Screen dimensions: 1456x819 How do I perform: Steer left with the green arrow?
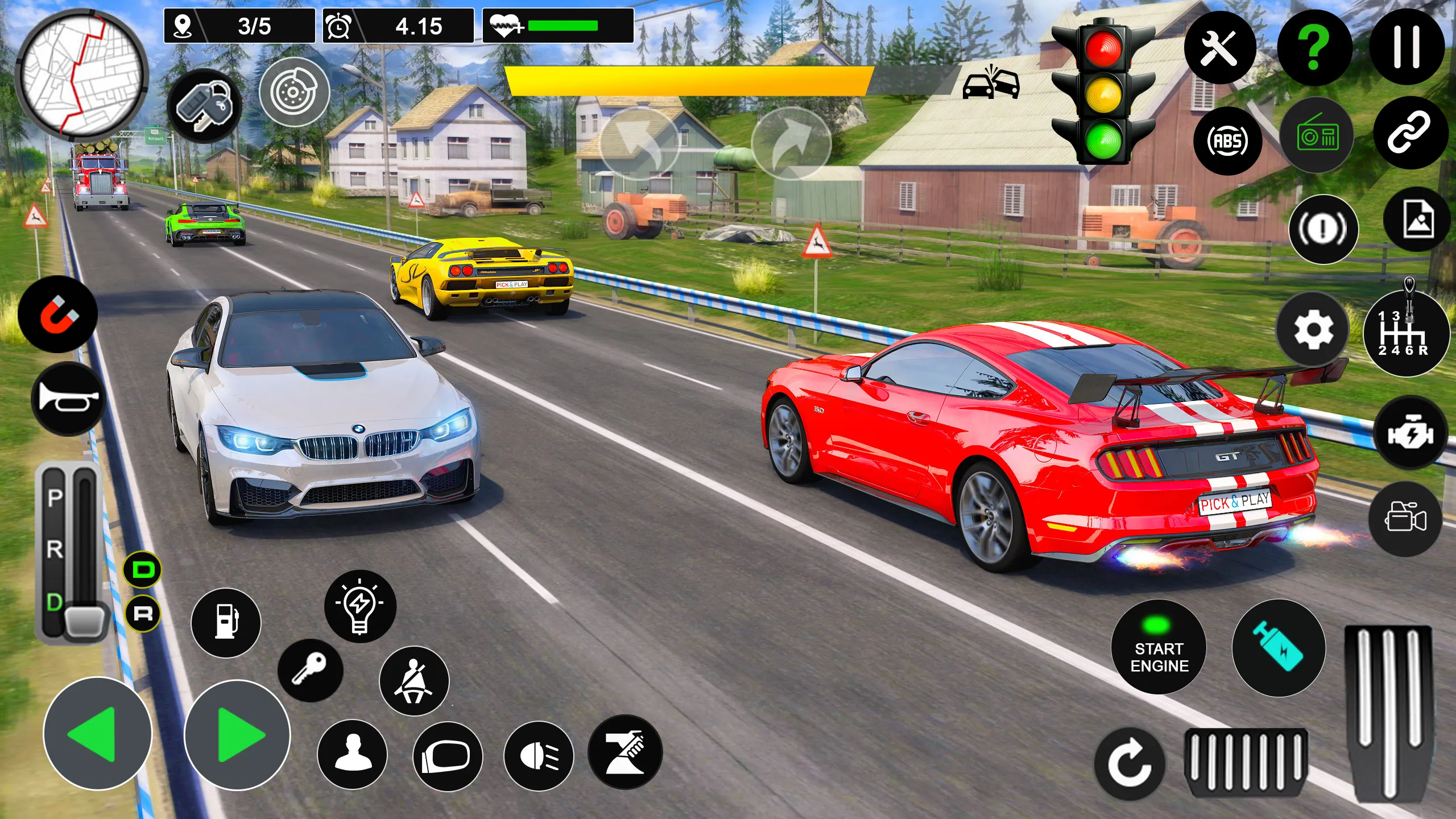pos(97,734)
